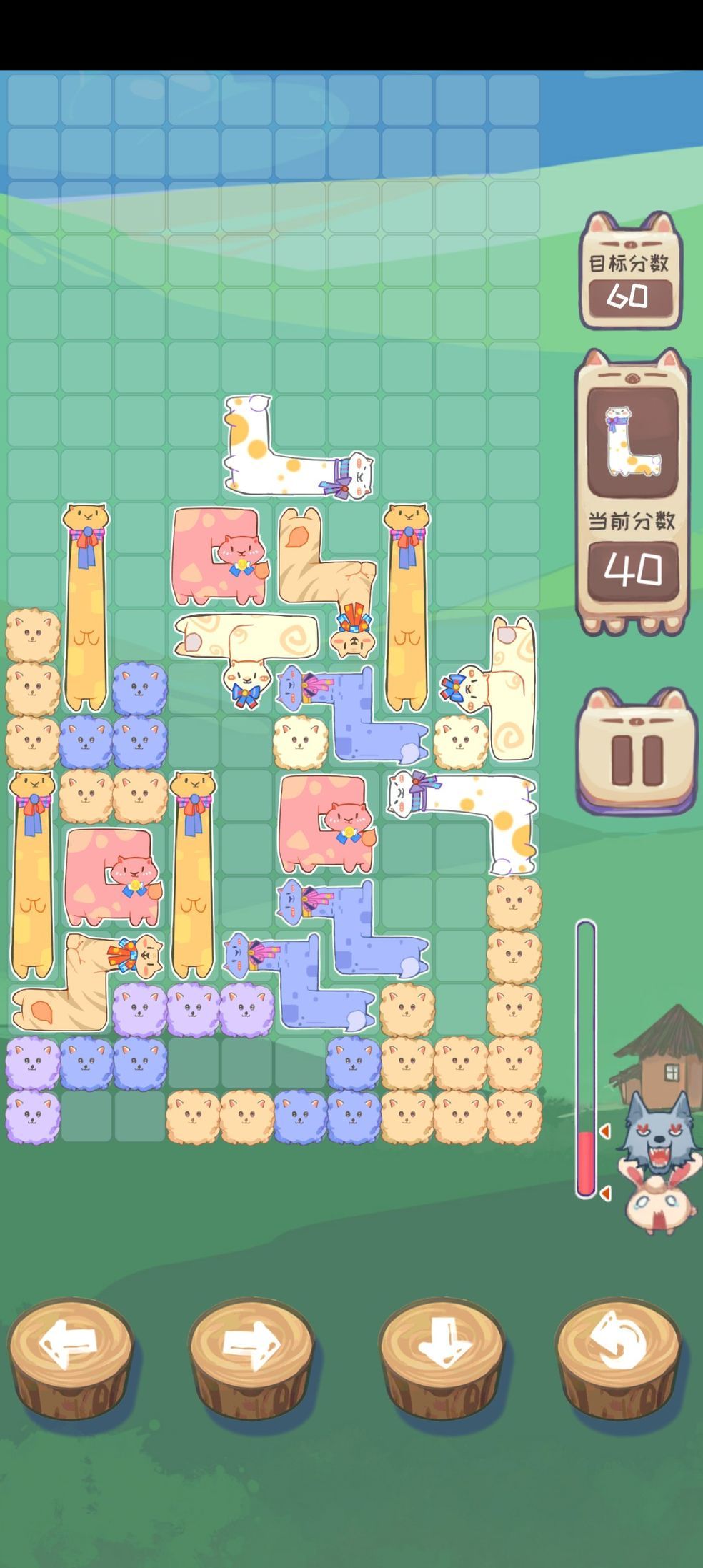Image resolution: width=703 pixels, height=1568 pixels.
Task: Tap the left arrow stump button
Action: 70,1346
